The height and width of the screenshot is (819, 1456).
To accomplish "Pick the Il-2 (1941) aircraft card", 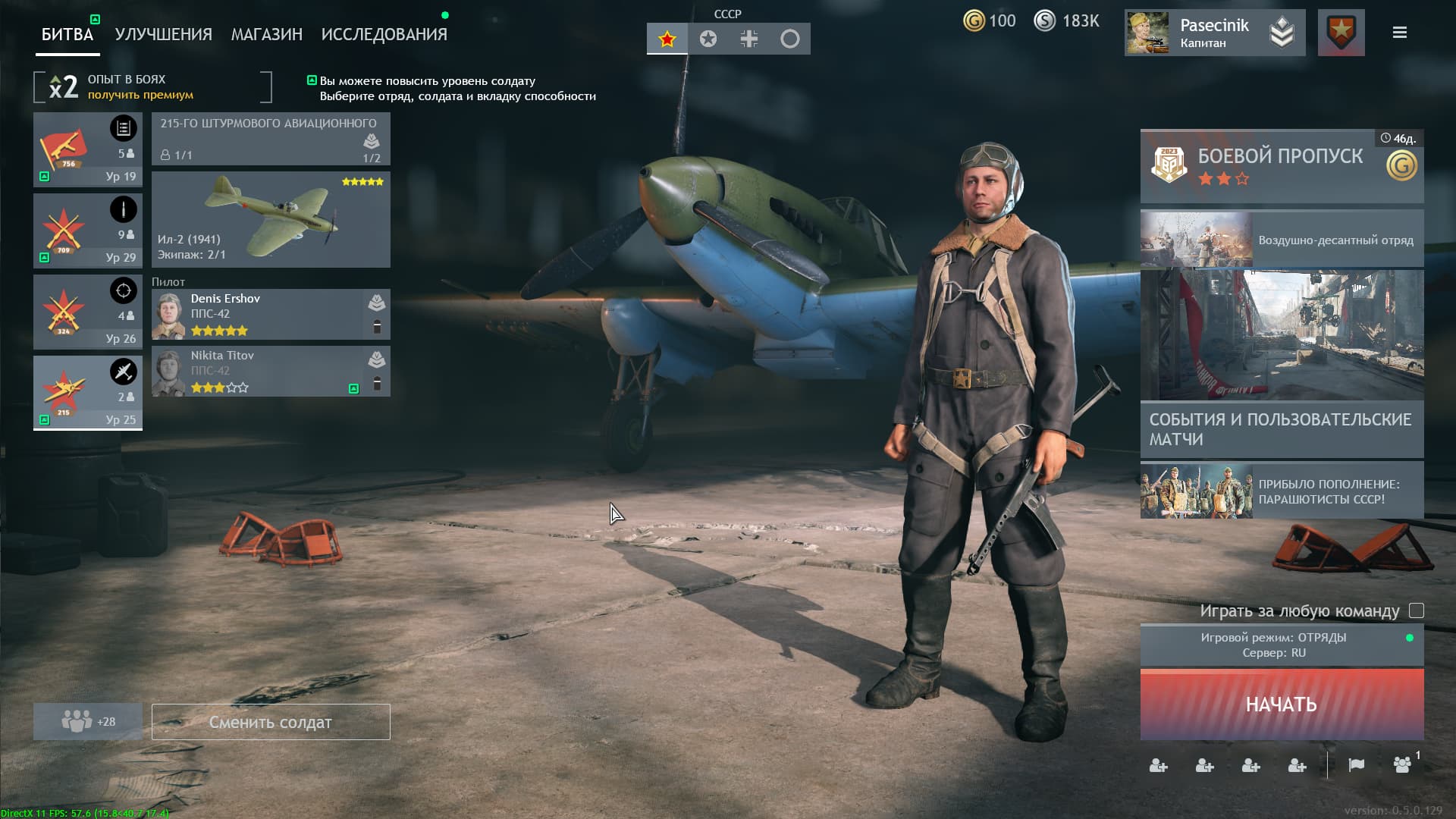I will coord(271,219).
